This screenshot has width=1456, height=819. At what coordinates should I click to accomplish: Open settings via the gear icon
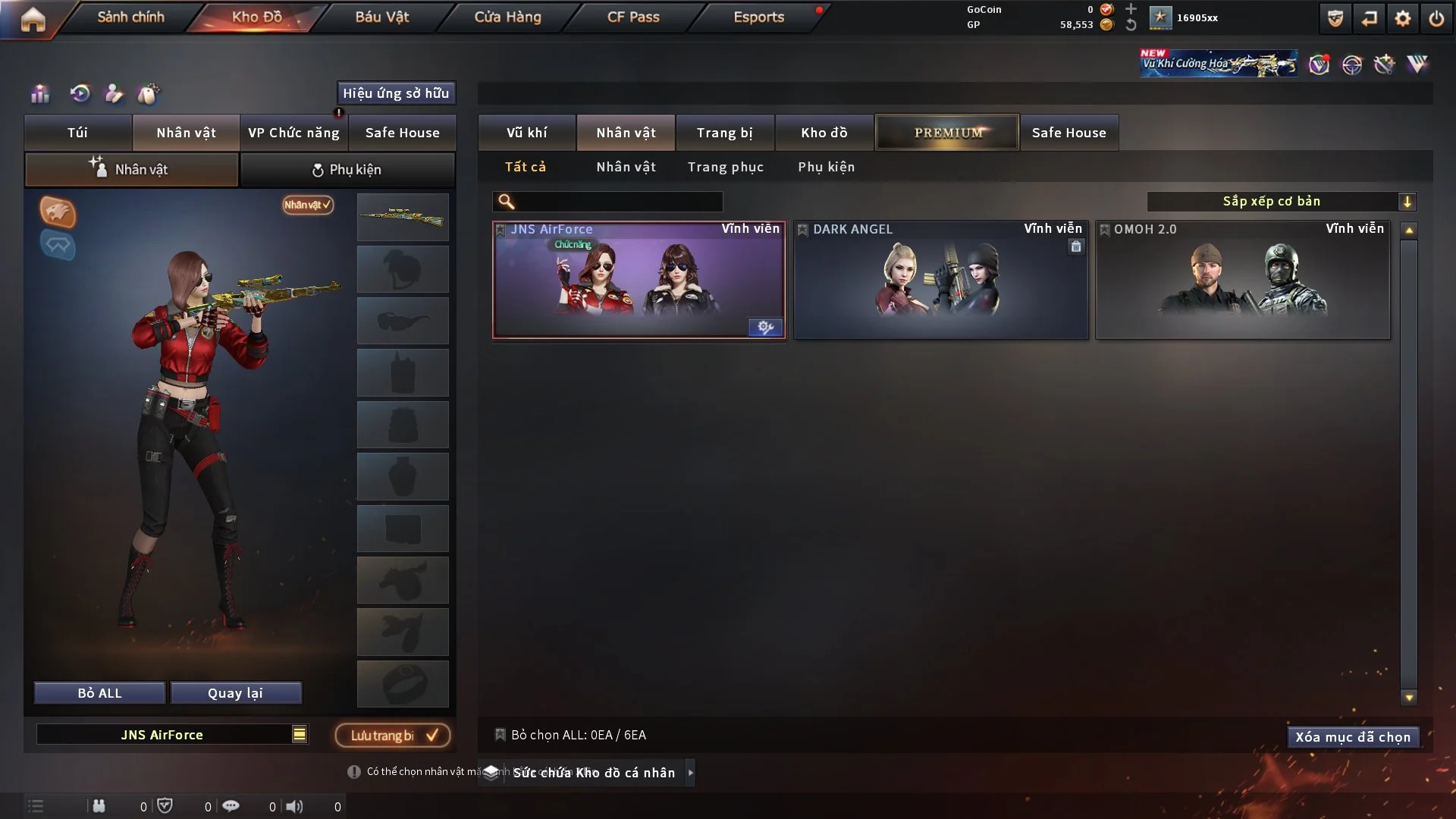pyautogui.click(x=1402, y=18)
